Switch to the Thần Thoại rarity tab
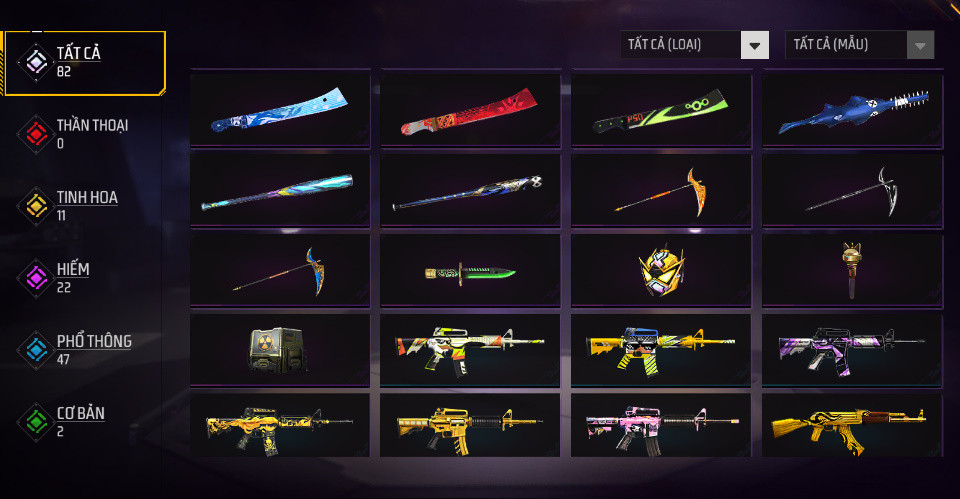Image resolution: width=960 pixels, height=499 pixels. [85, 134]
